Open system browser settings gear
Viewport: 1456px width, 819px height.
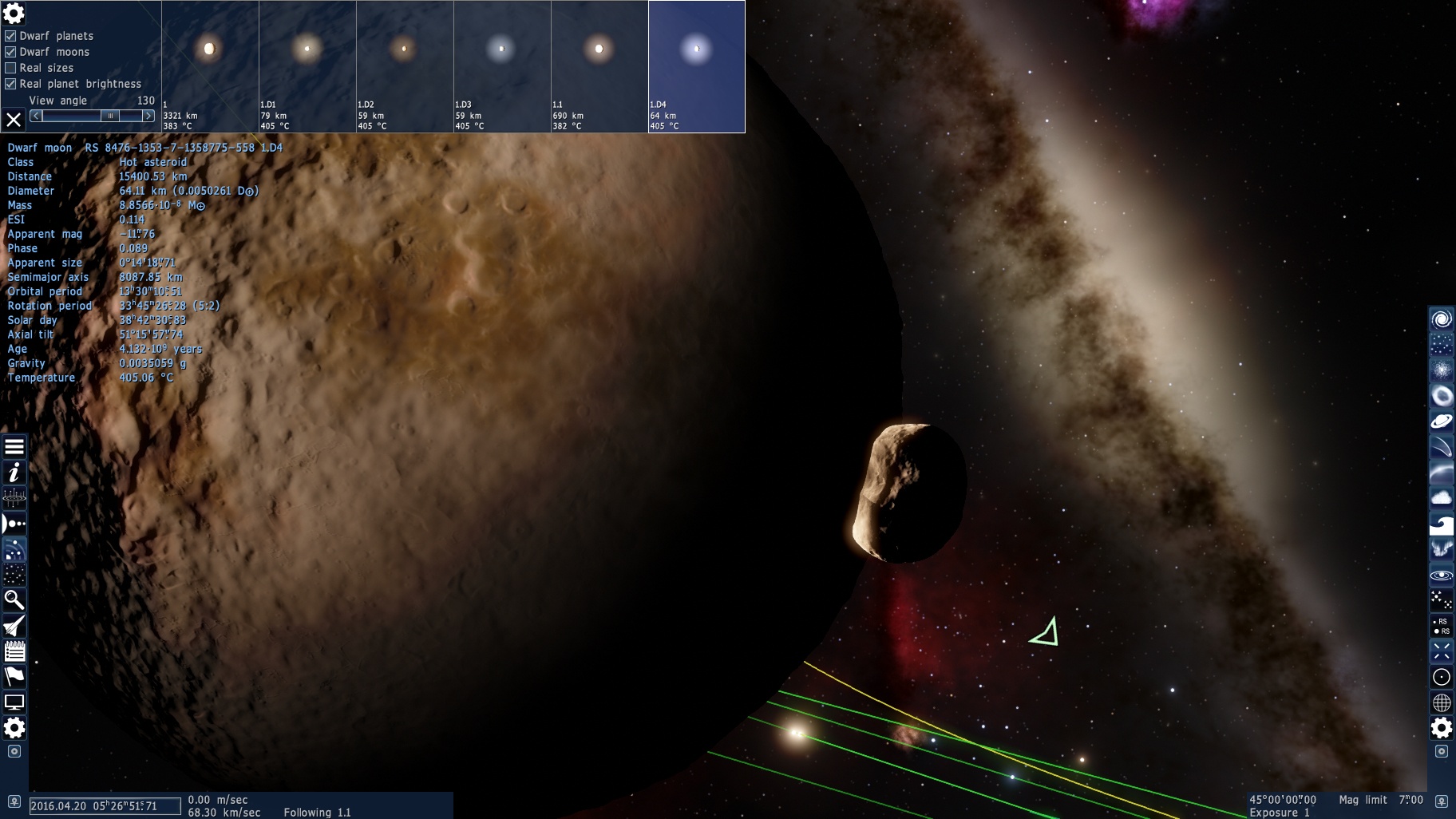(14, 14)
